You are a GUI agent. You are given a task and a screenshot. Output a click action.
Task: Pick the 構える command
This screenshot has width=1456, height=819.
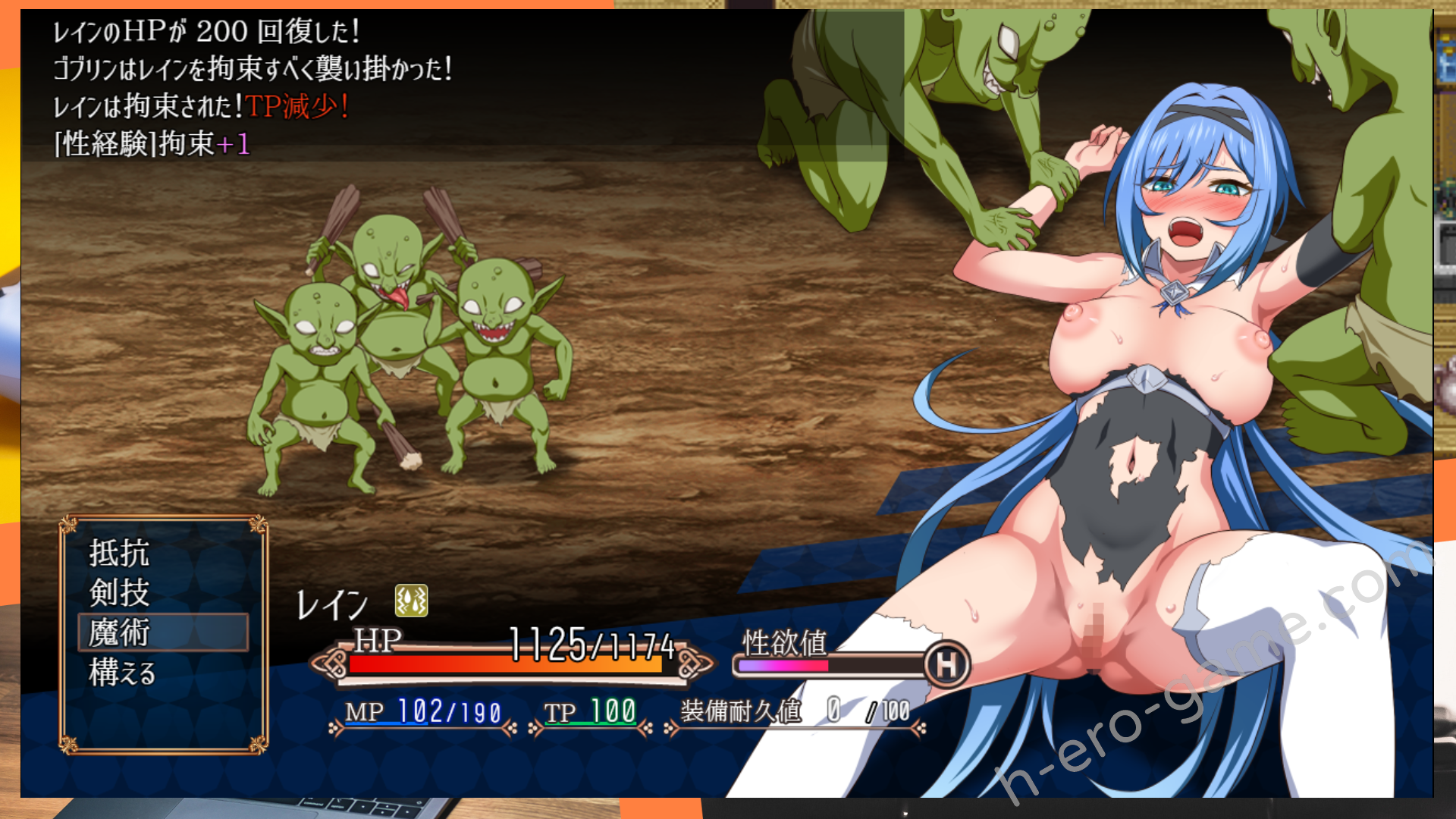(123, 673)
